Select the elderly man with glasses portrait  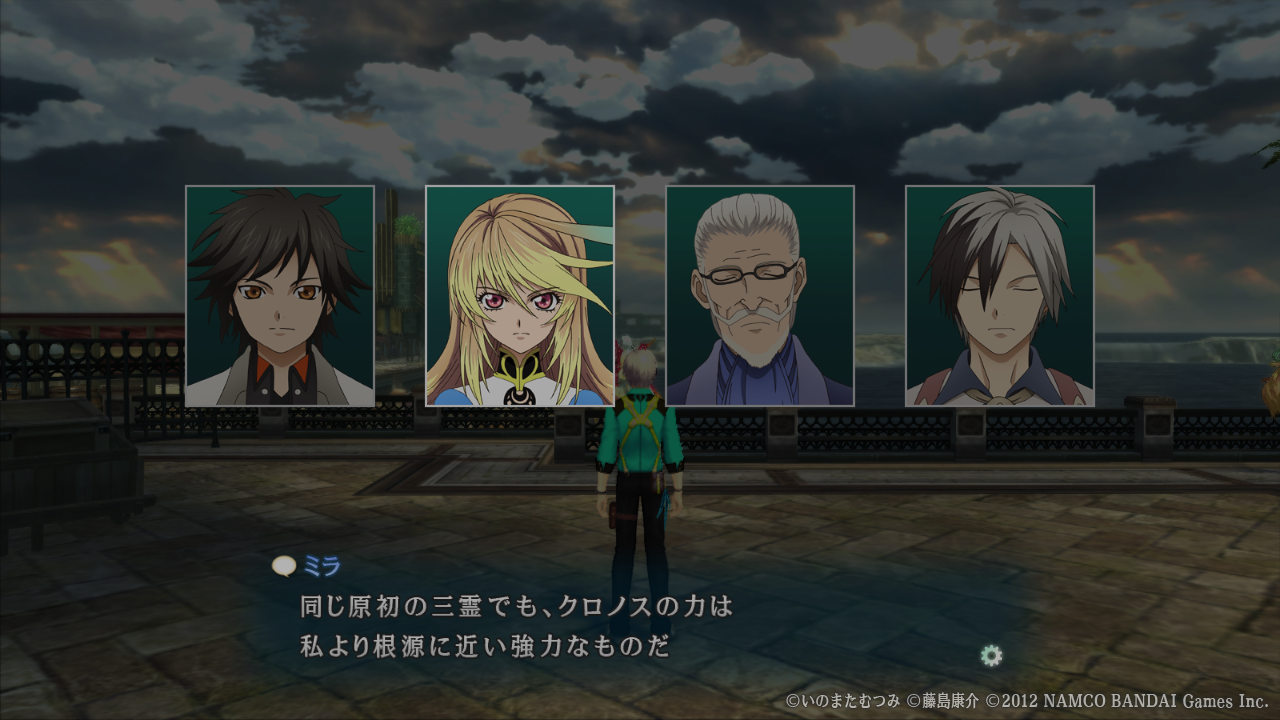pyautogui.click(x=760, y=296)
